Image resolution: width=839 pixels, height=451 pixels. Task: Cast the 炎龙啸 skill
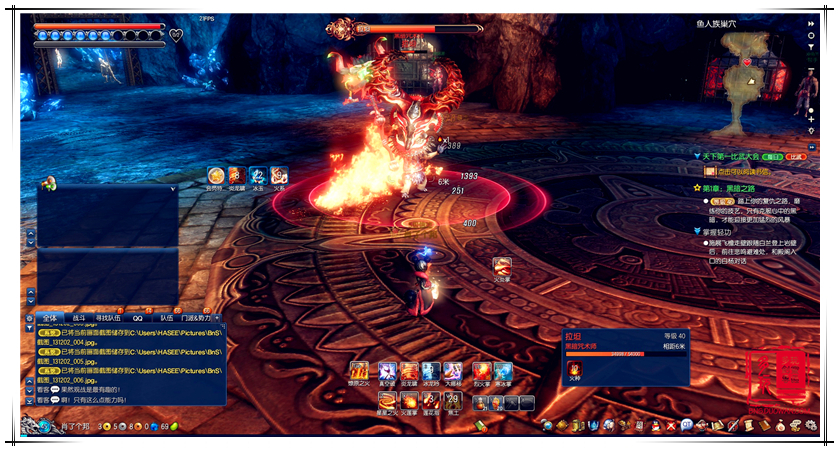coord(409,372)
